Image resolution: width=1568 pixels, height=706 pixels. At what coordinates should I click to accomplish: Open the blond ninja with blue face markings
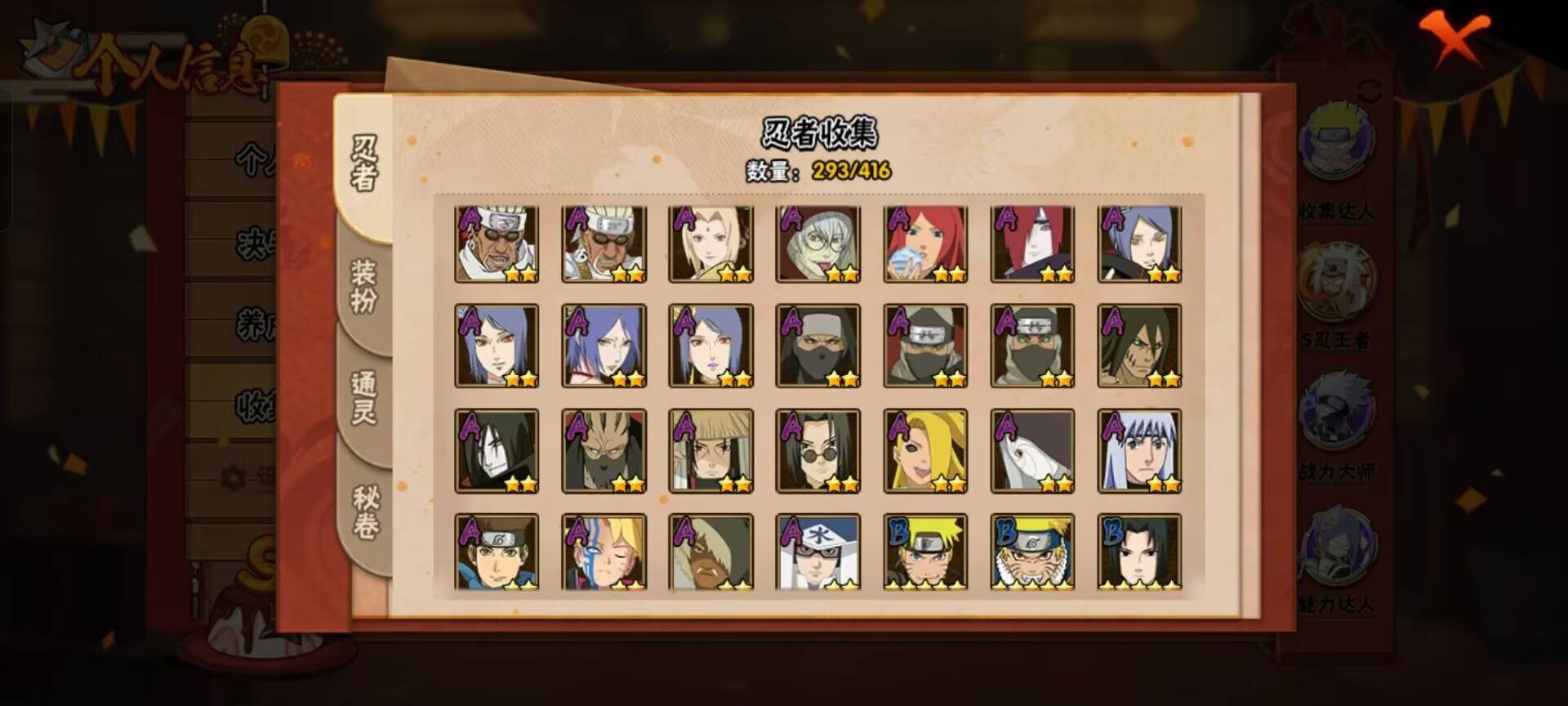(604, 552)
